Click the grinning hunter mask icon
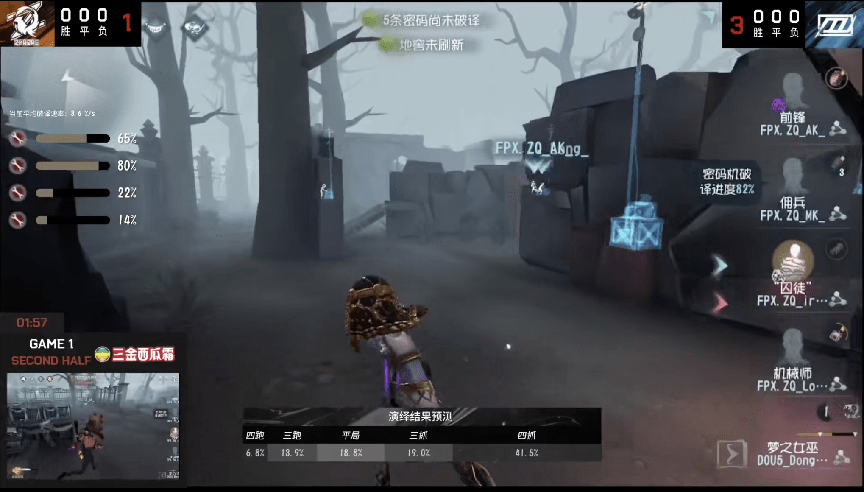The width and height of the screenshot is (864, 492). (155, 28)
